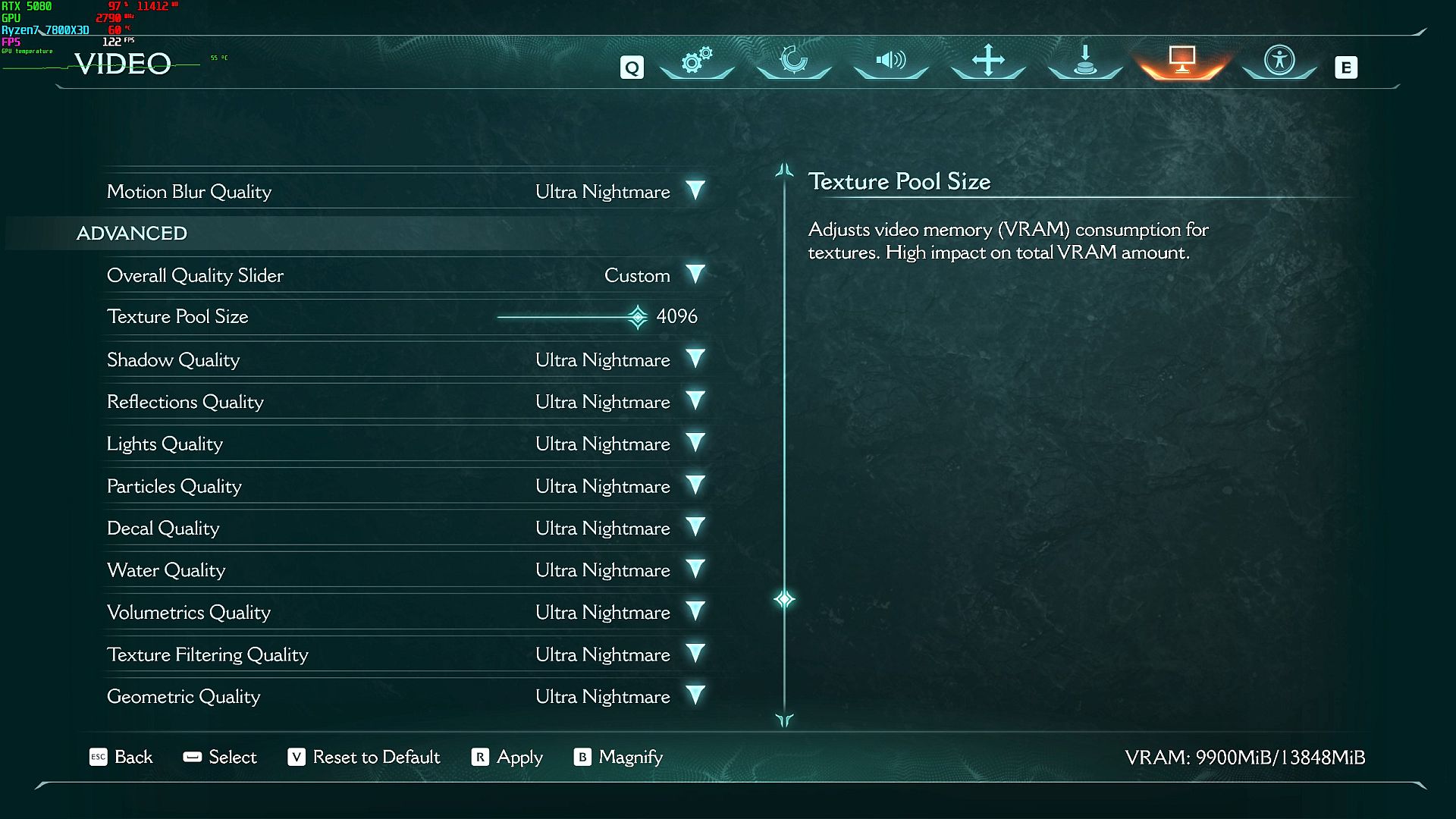The image size is (1456, 819).
Task: Change the Overall Quality Slider preset
Action: [x=695, y=275]
